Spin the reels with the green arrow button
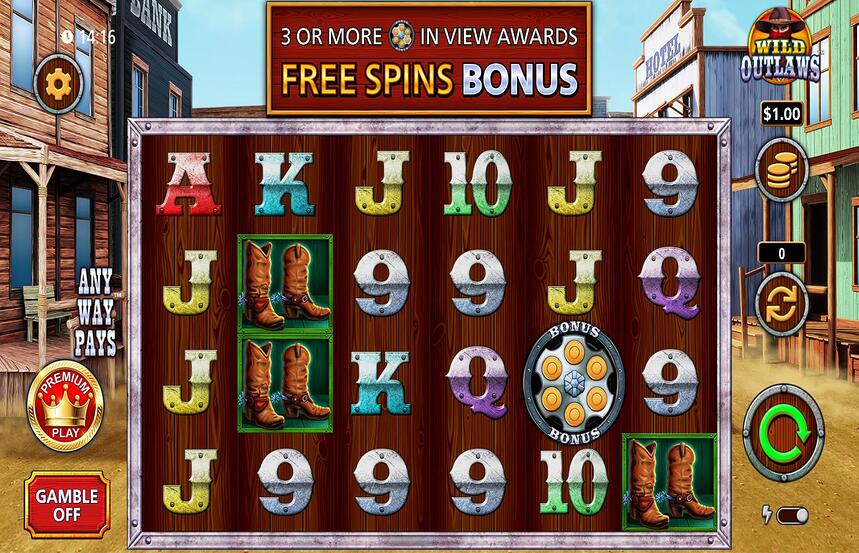The image size is (859, 553). click(x=783, y=432)
